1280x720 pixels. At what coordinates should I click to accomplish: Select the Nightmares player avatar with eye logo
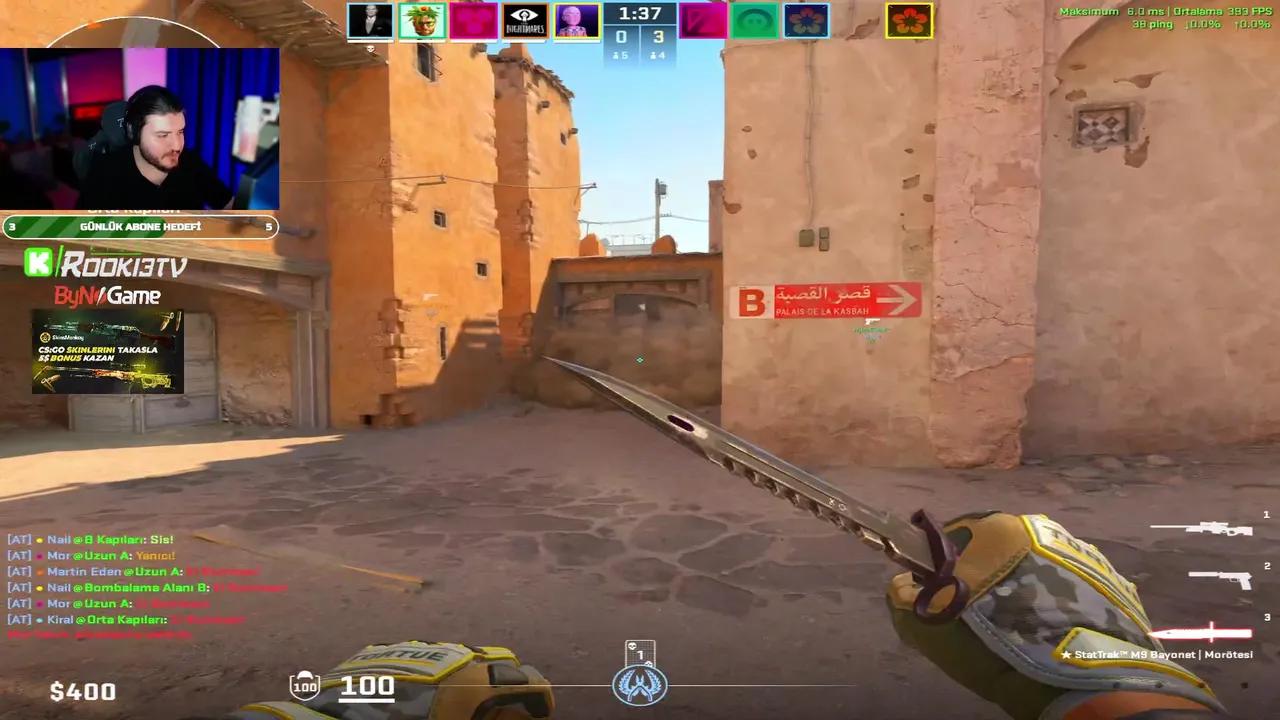tap(525, 21)
